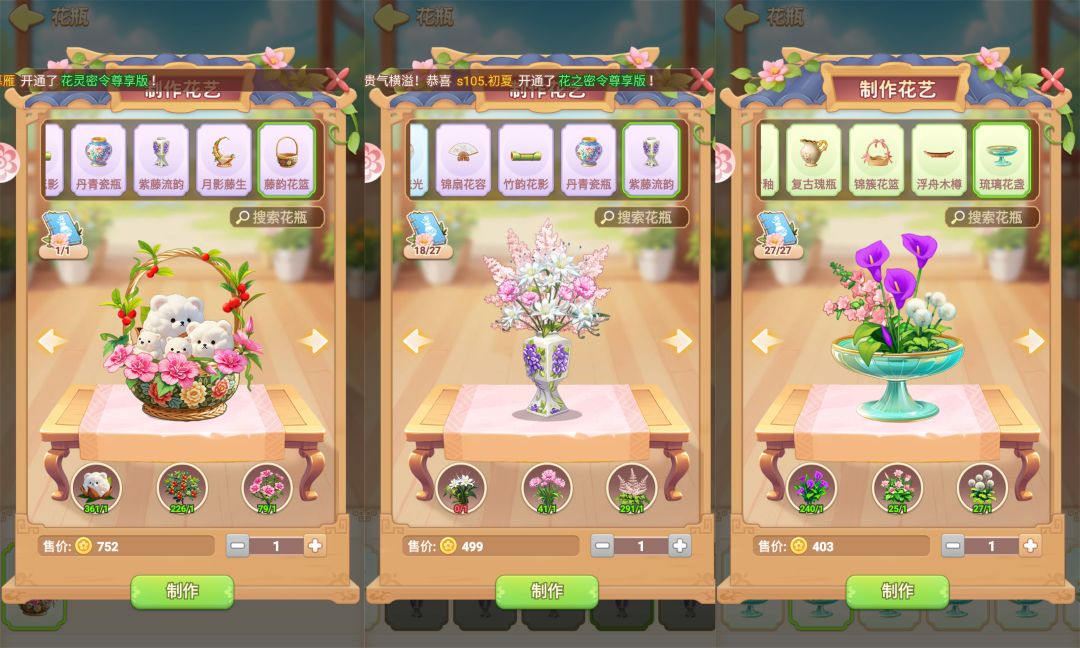Viewport: 1080px width, 648px height.
Task: Click the pink astilbe ingredient 291/1
Action: point(631,487)
